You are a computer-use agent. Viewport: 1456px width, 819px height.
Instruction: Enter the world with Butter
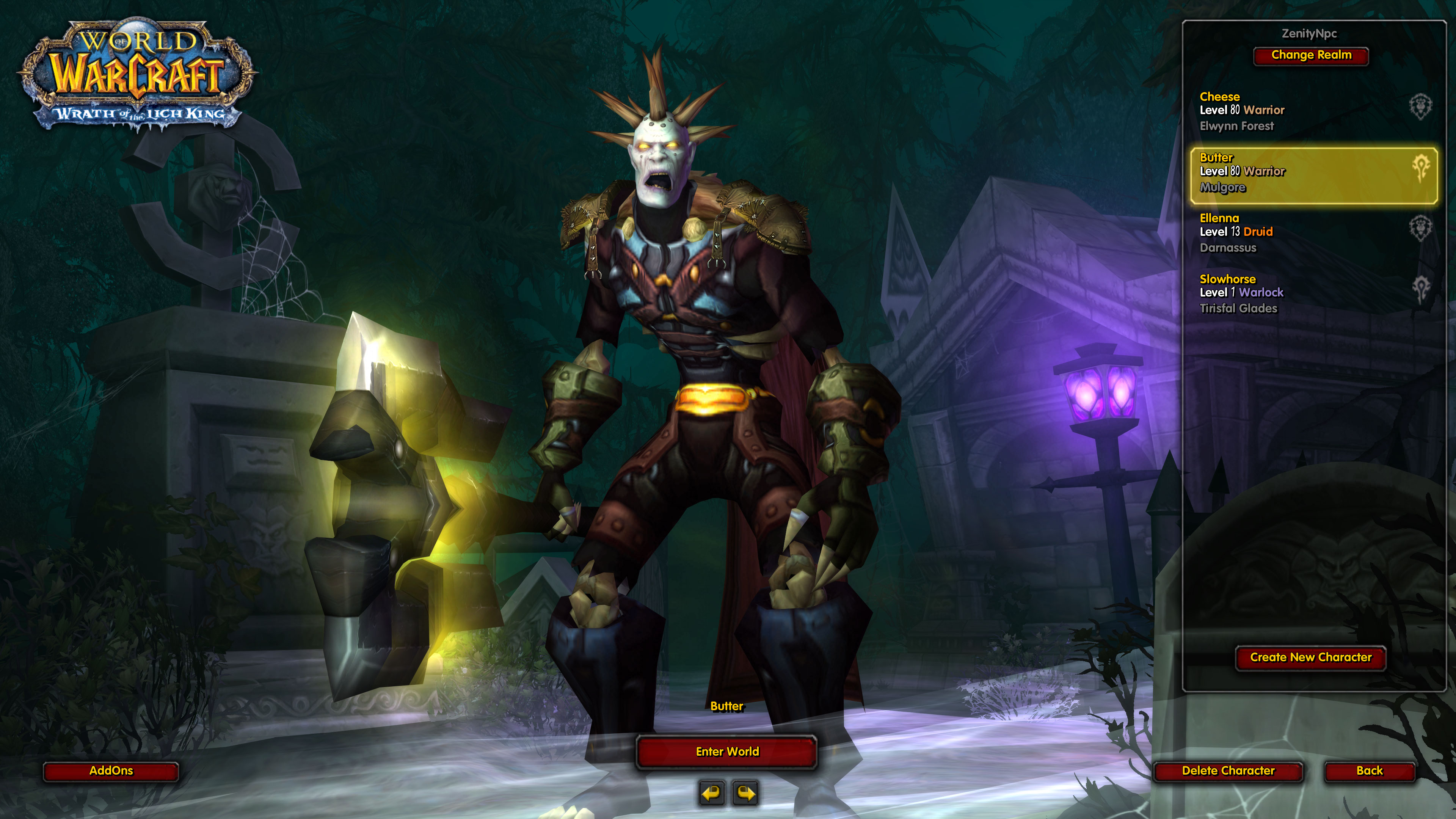[727, 752]
